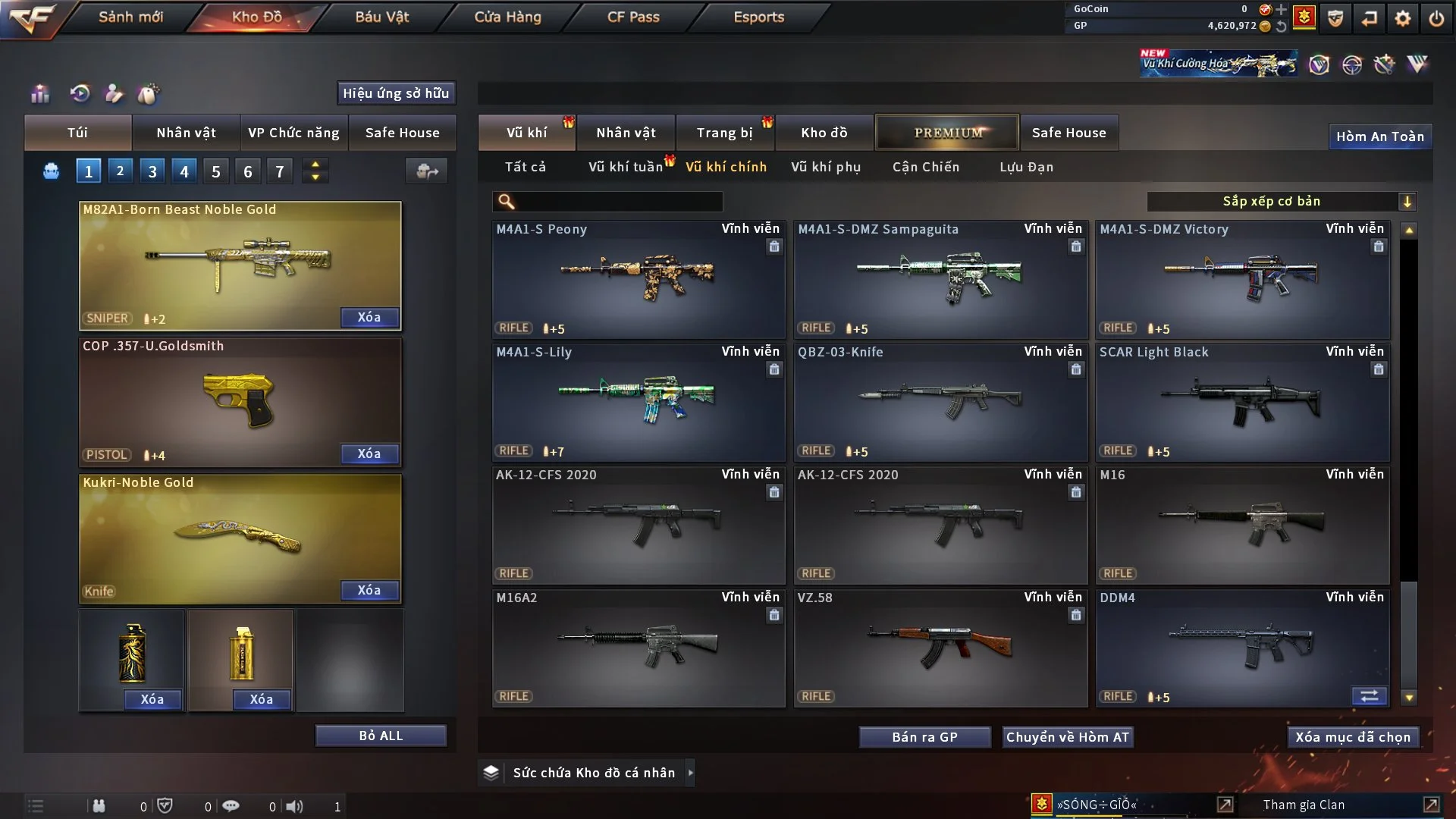Screen dimensions: 1456x819
Task: Click the power exit icon
Action: (1436, 18)
